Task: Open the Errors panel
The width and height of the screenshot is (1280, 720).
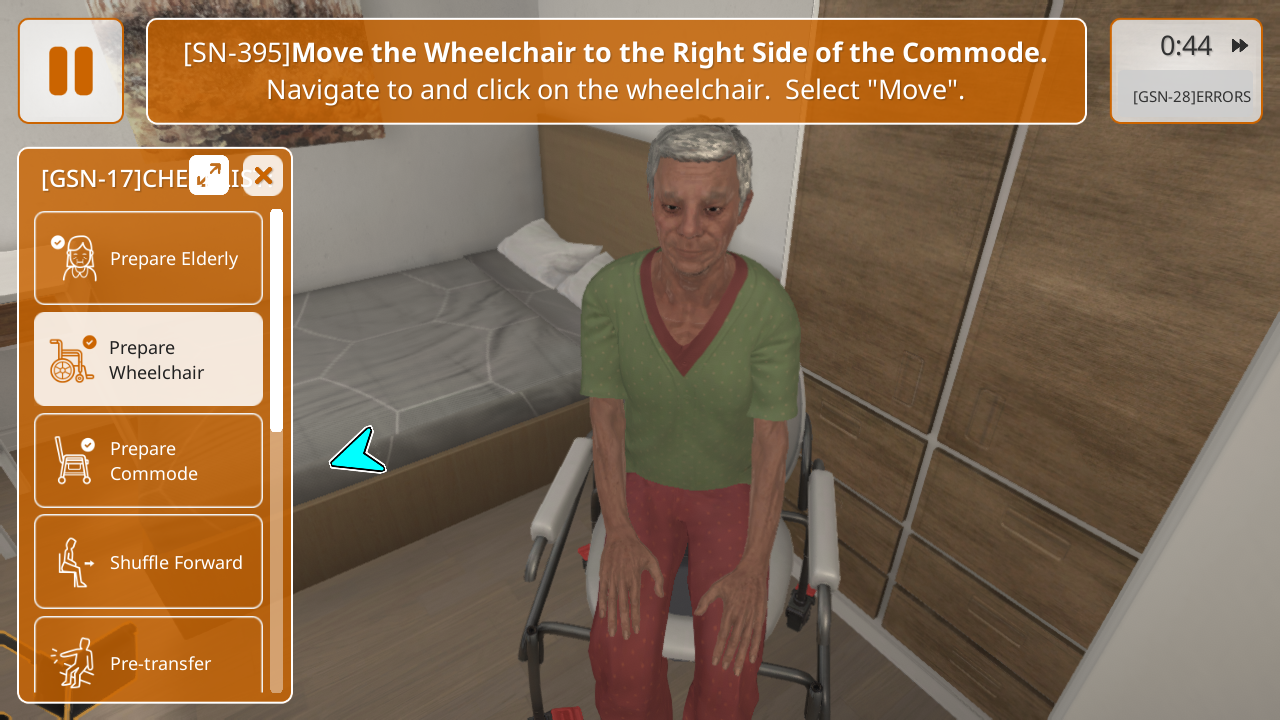Action: (x=1190, y=97)
